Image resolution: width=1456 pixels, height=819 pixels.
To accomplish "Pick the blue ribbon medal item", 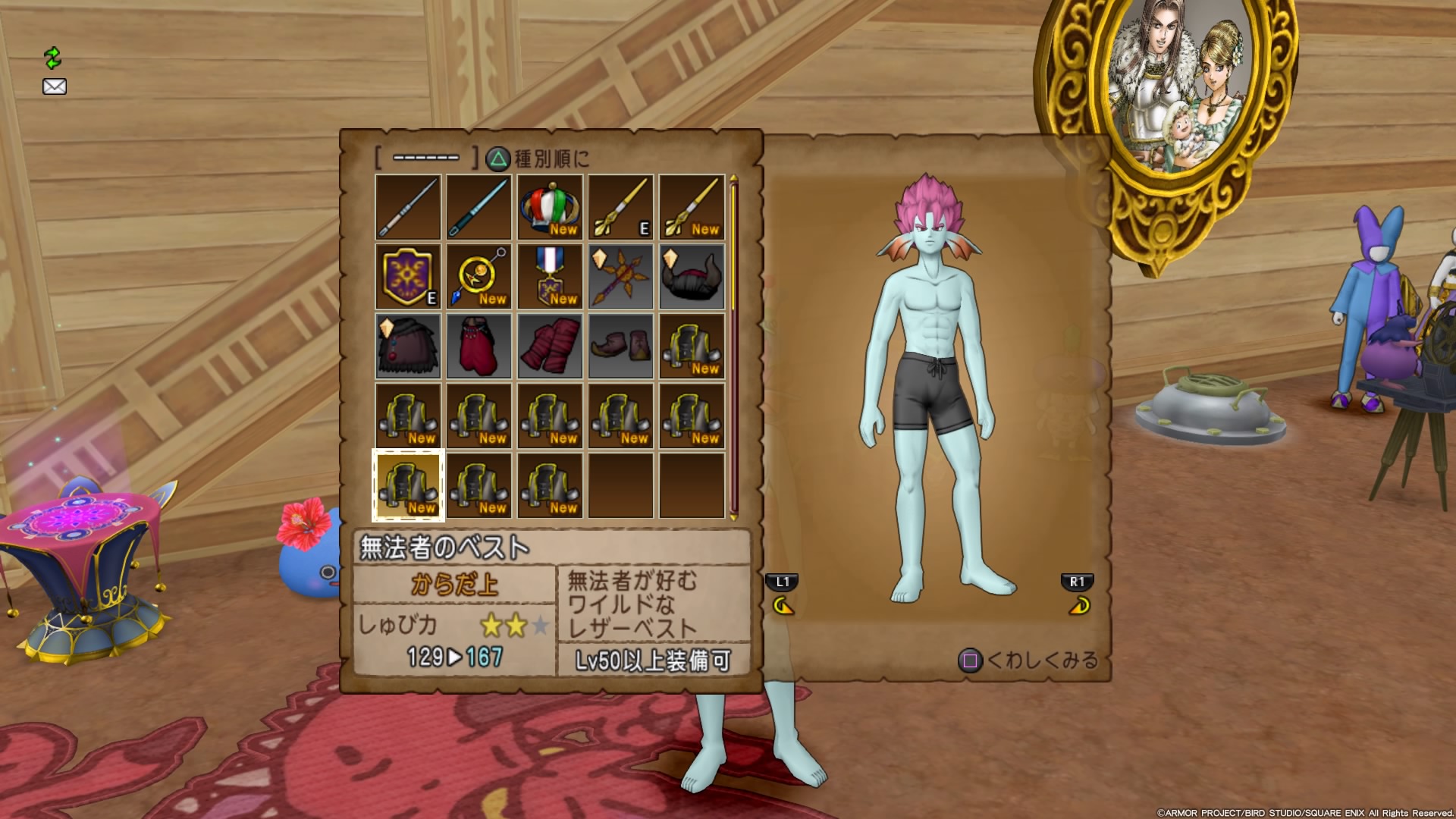I will (550, 277).
